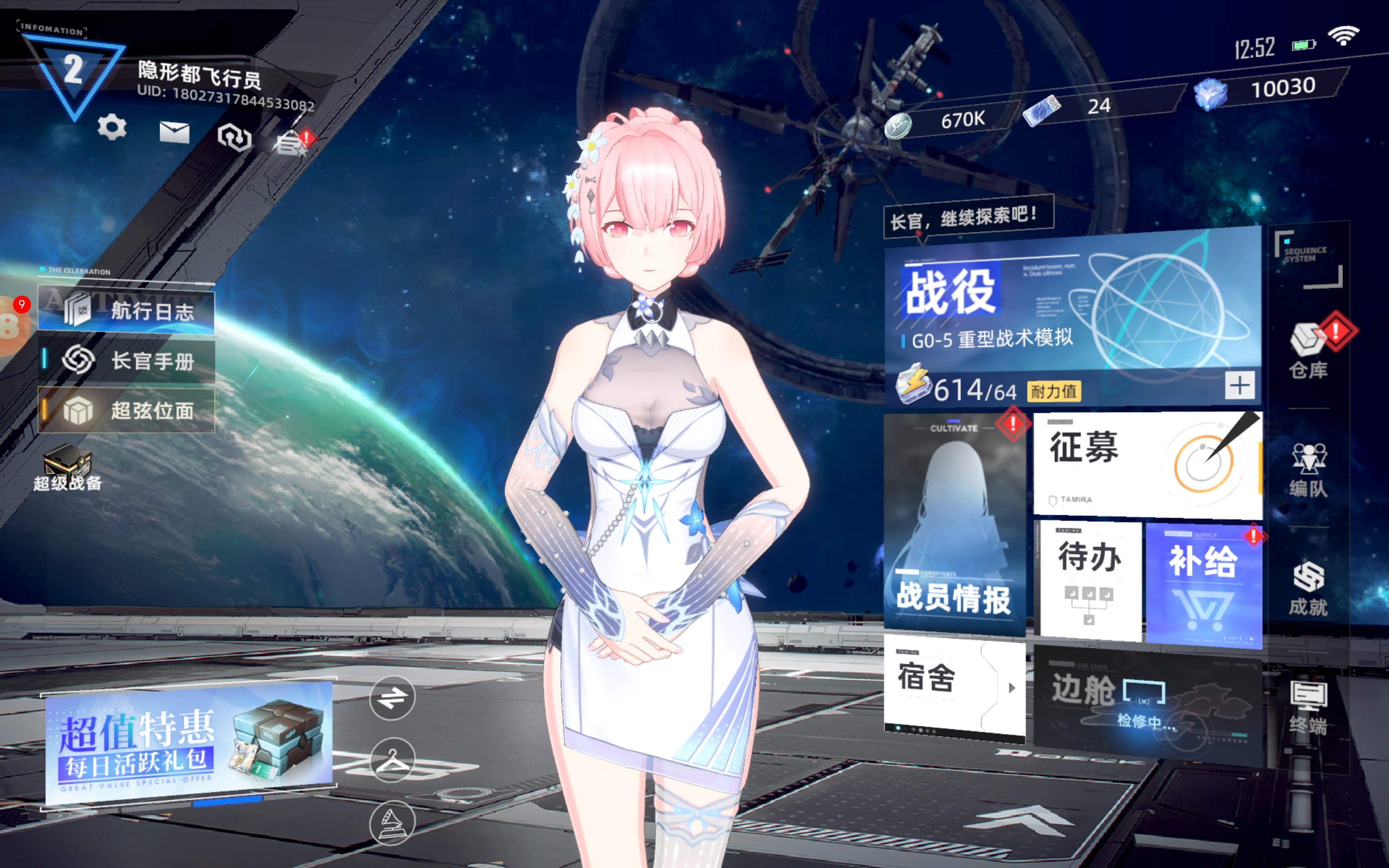Click the swap character arrows button
Viewport: 1389px width, 868px height.
coord(392,698)
